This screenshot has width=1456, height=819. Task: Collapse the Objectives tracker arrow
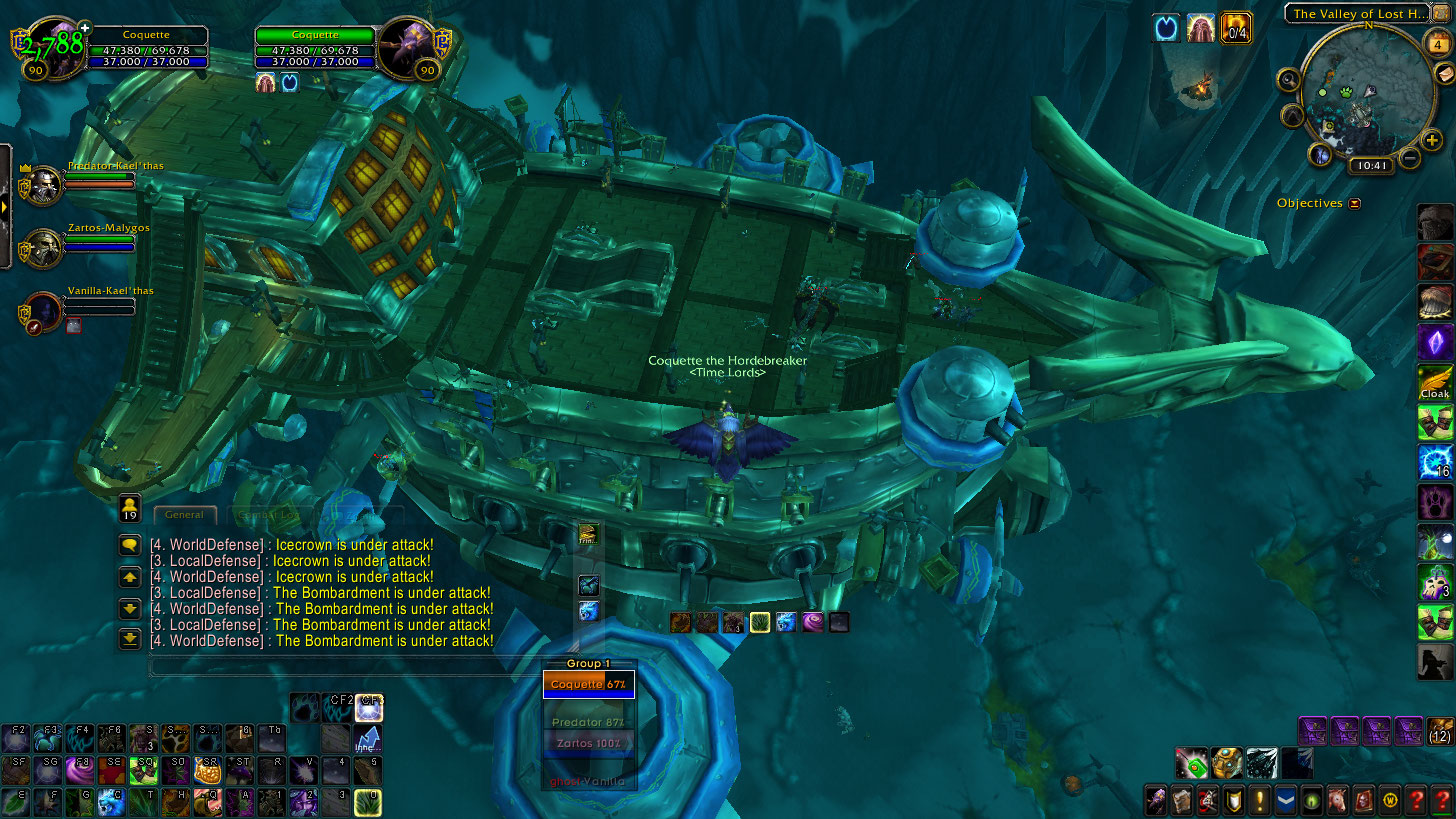click(1355, 204)
